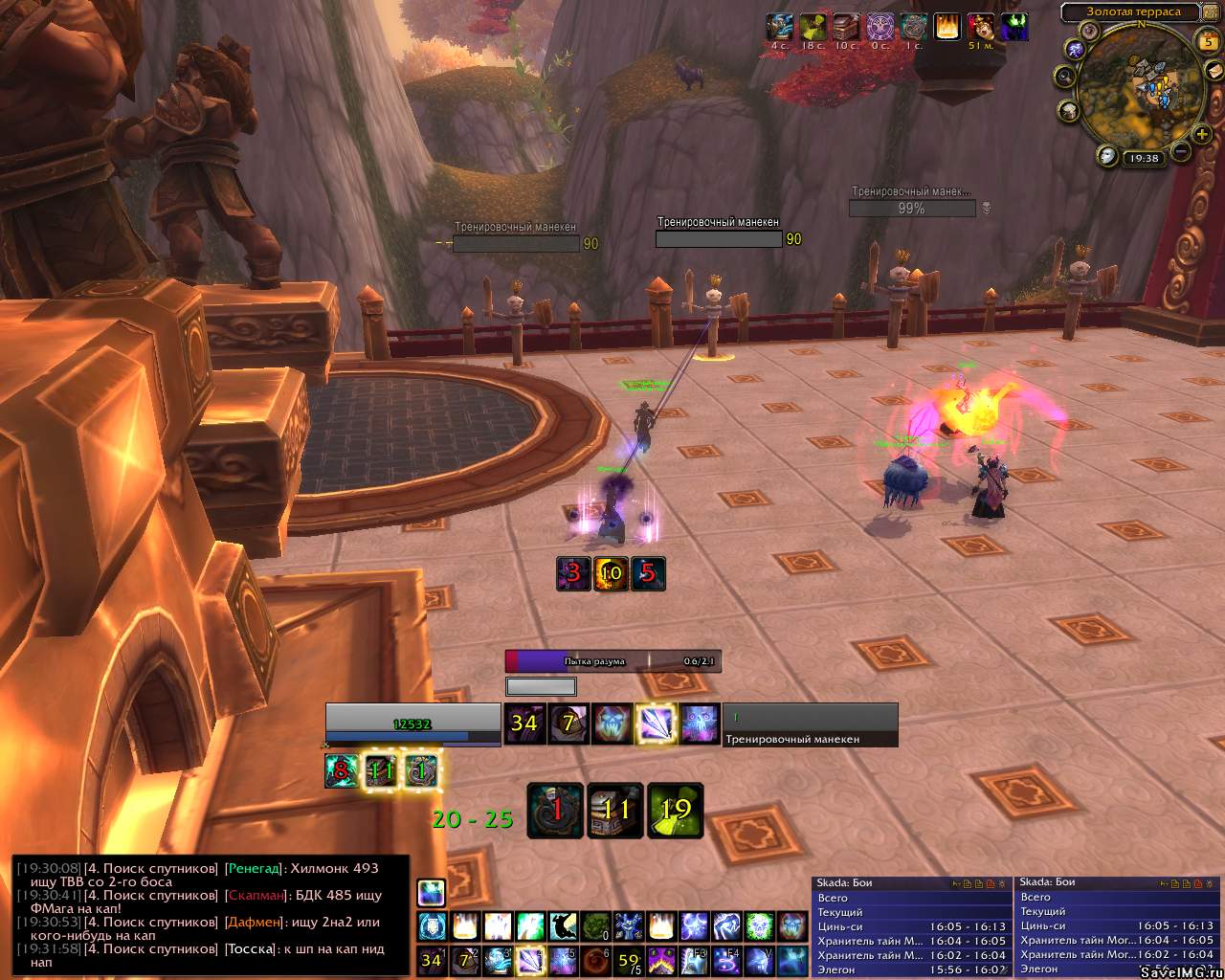Cast the blue shield ability
The image size is (1225, 980).
point(432,925)
